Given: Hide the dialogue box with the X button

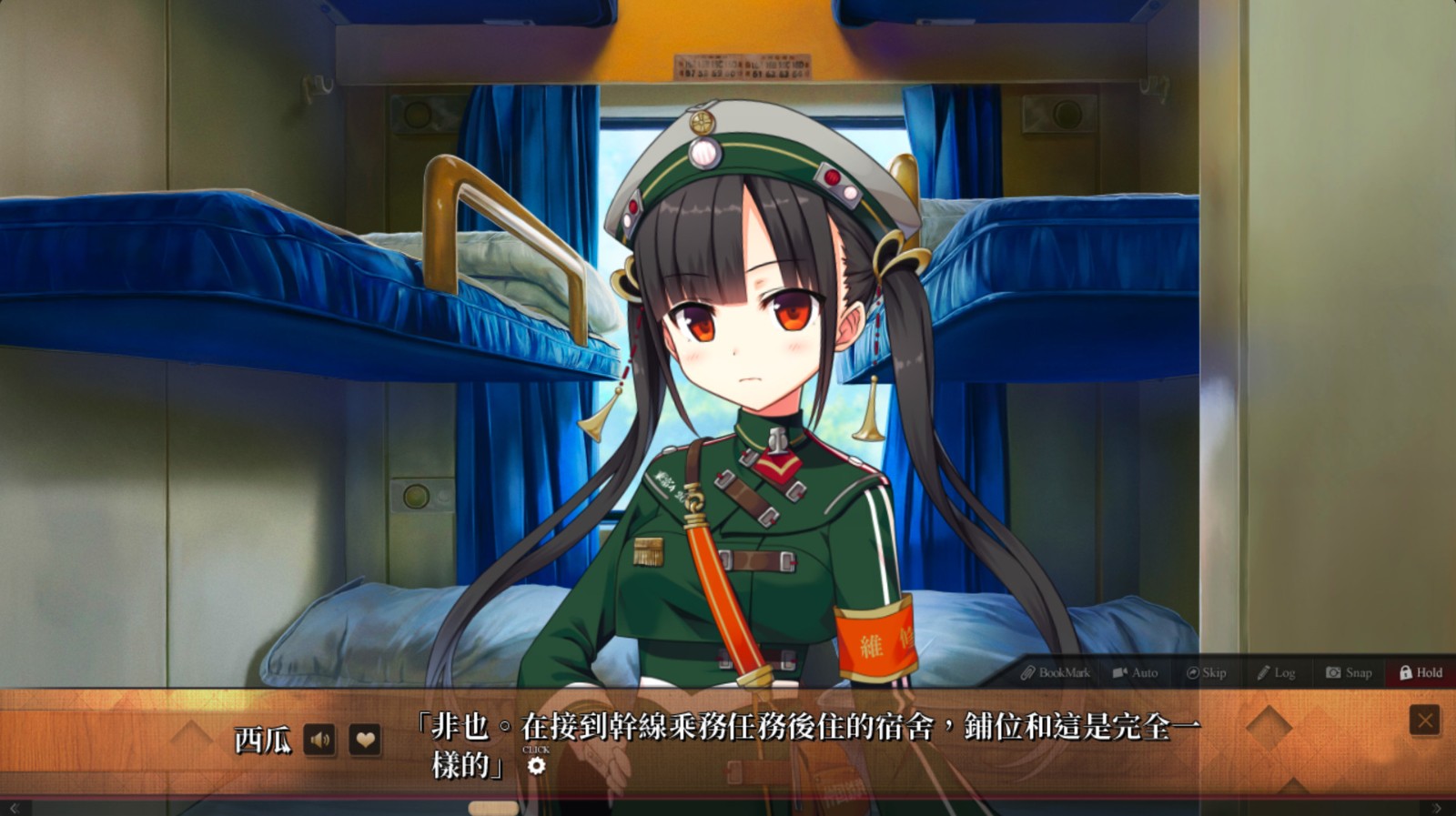Looking at the screenshot, I should (1424, 720).
